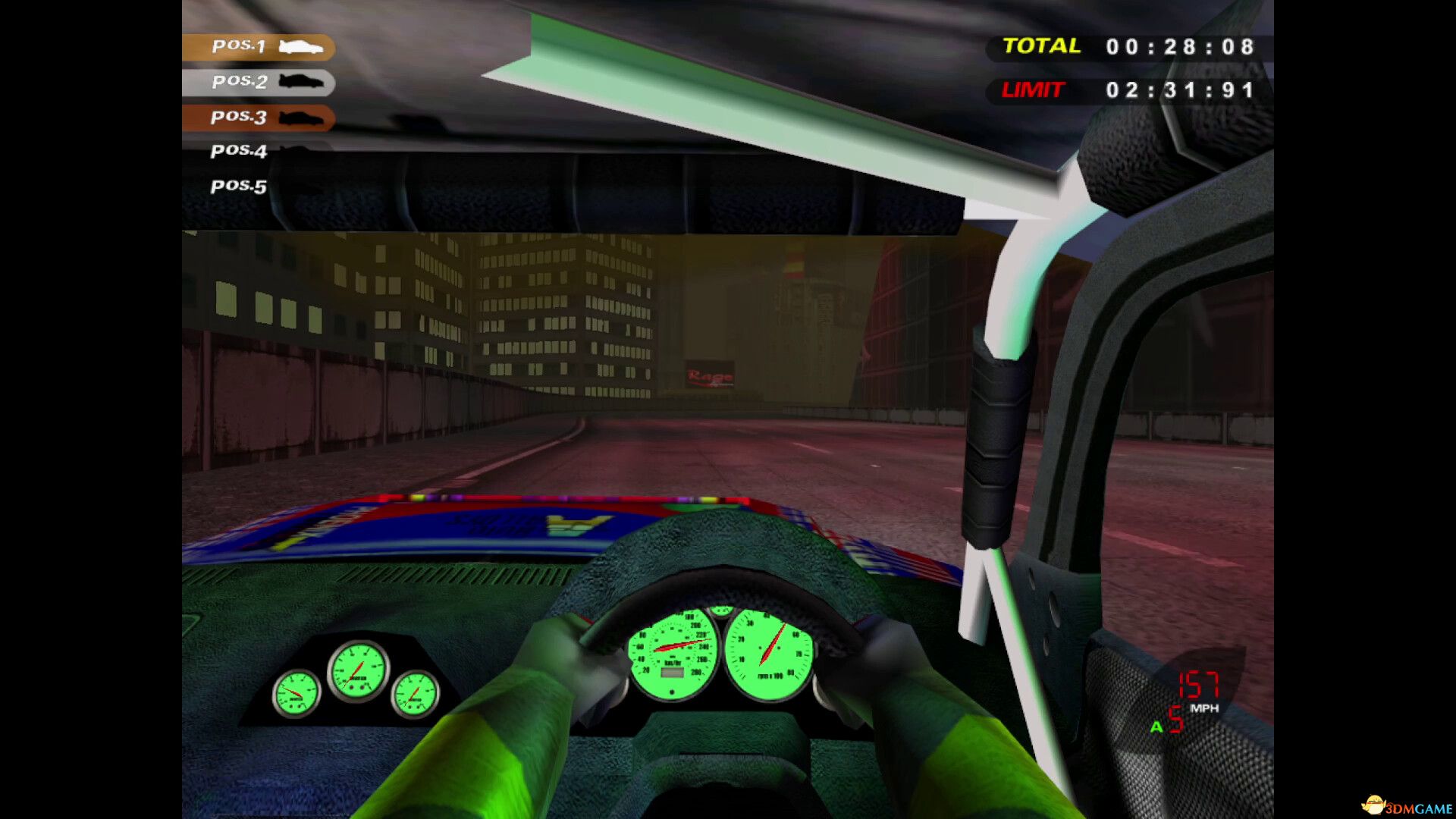Click the red LIMIT label
The width and height of the screenshot is (1456, 819).
(1033, 90)
